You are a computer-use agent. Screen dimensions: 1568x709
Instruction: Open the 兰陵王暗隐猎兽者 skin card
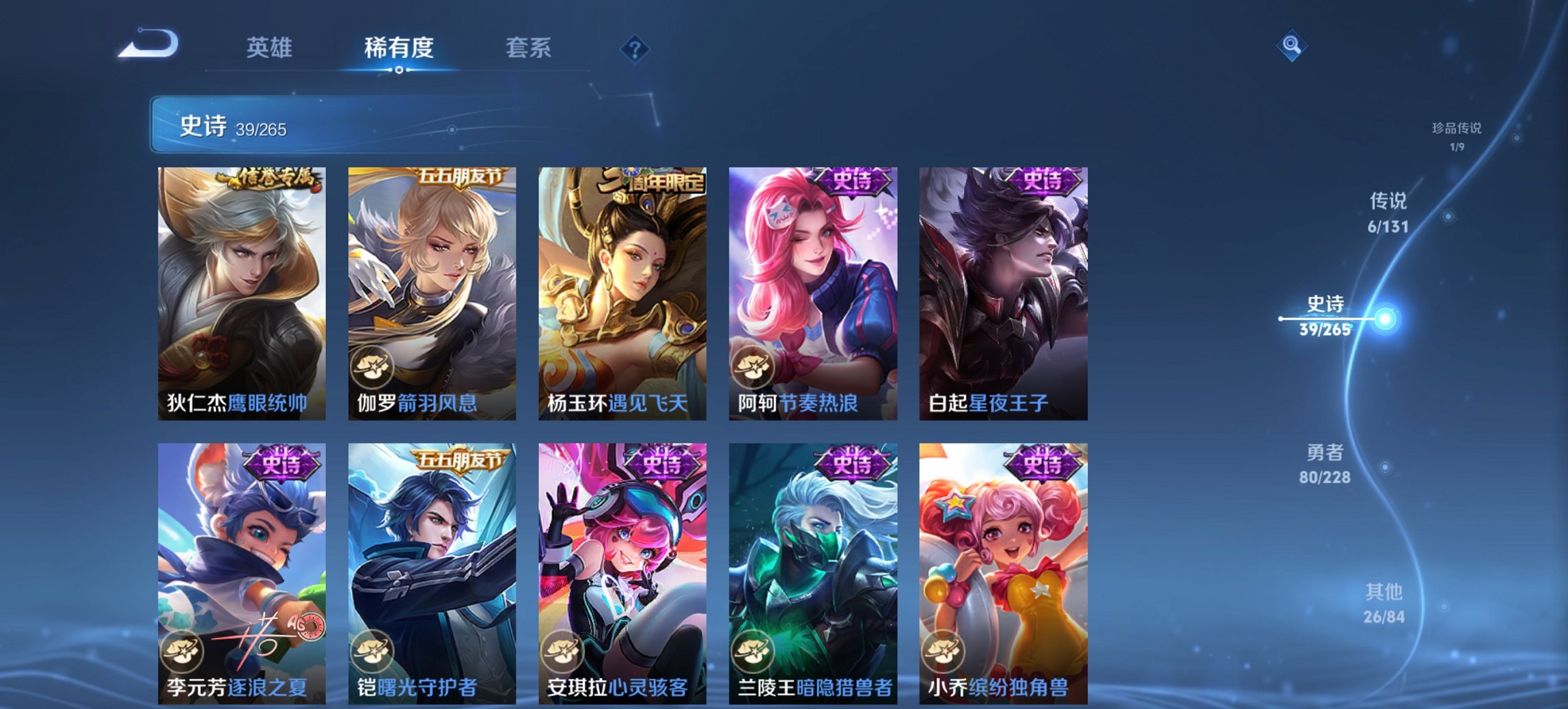tap(813, 567)
